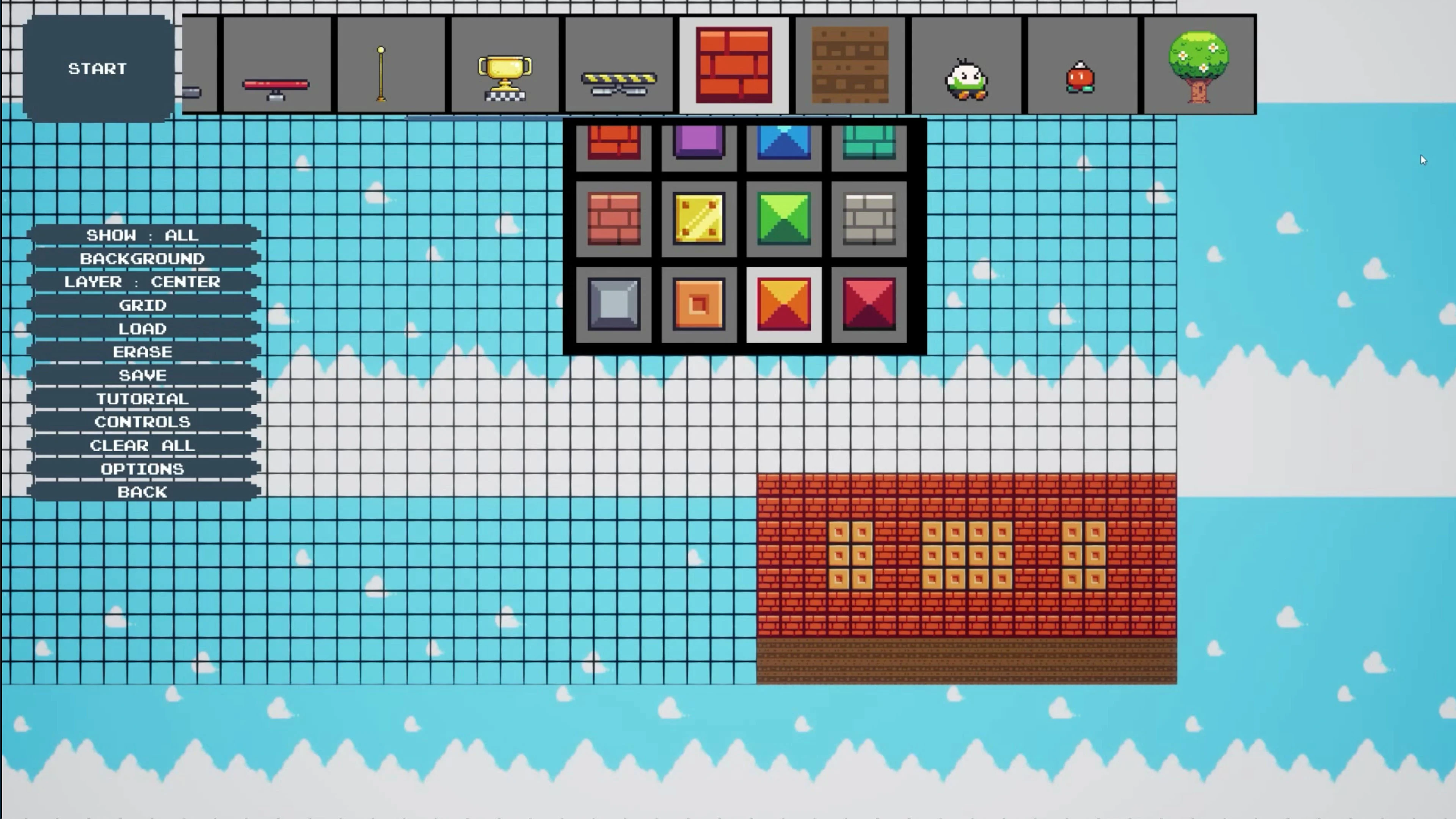This screenshot has width=1456, height=819.
Task: Open the CONTROLS screen
Action: coord(143,422)
